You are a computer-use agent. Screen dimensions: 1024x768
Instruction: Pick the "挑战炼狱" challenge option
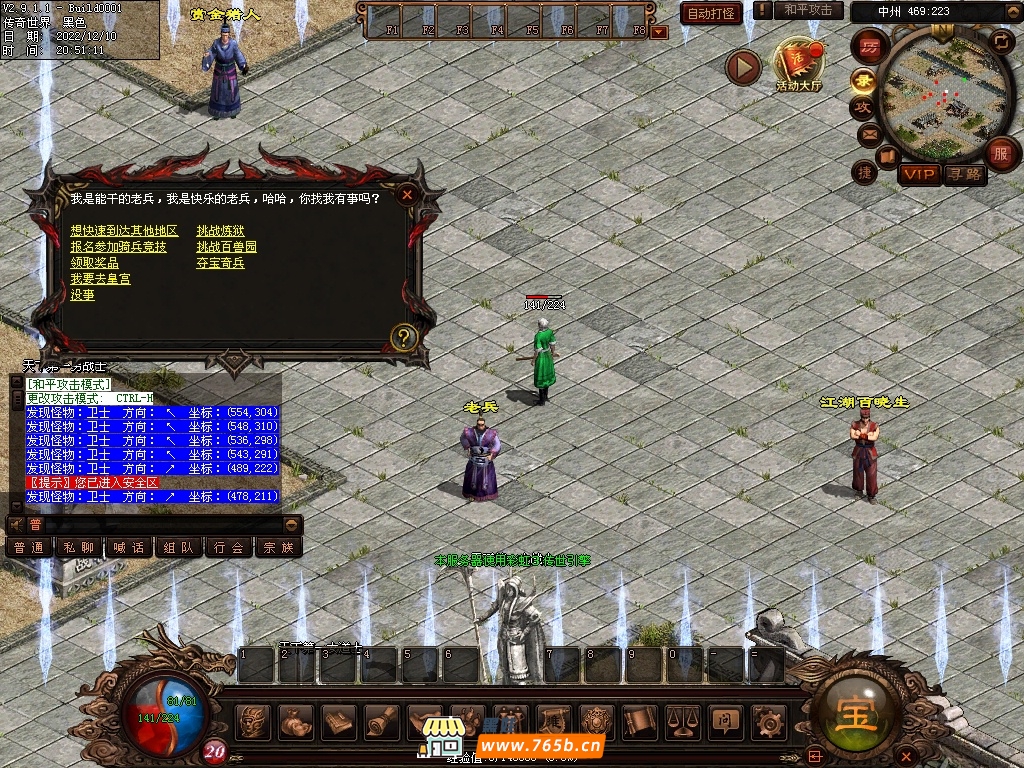click(220, 231)
